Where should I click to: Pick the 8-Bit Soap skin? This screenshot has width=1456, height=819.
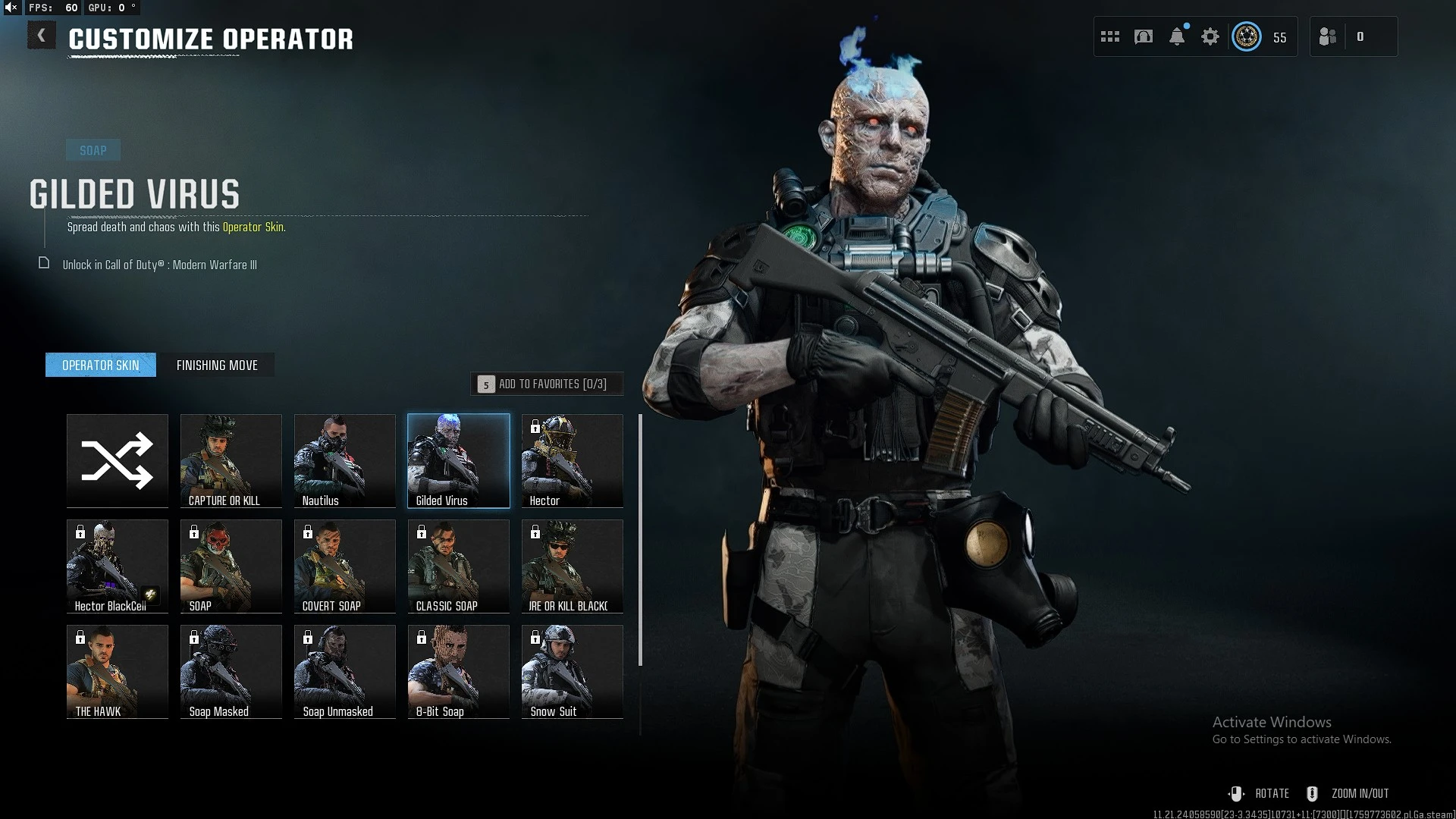459,671
